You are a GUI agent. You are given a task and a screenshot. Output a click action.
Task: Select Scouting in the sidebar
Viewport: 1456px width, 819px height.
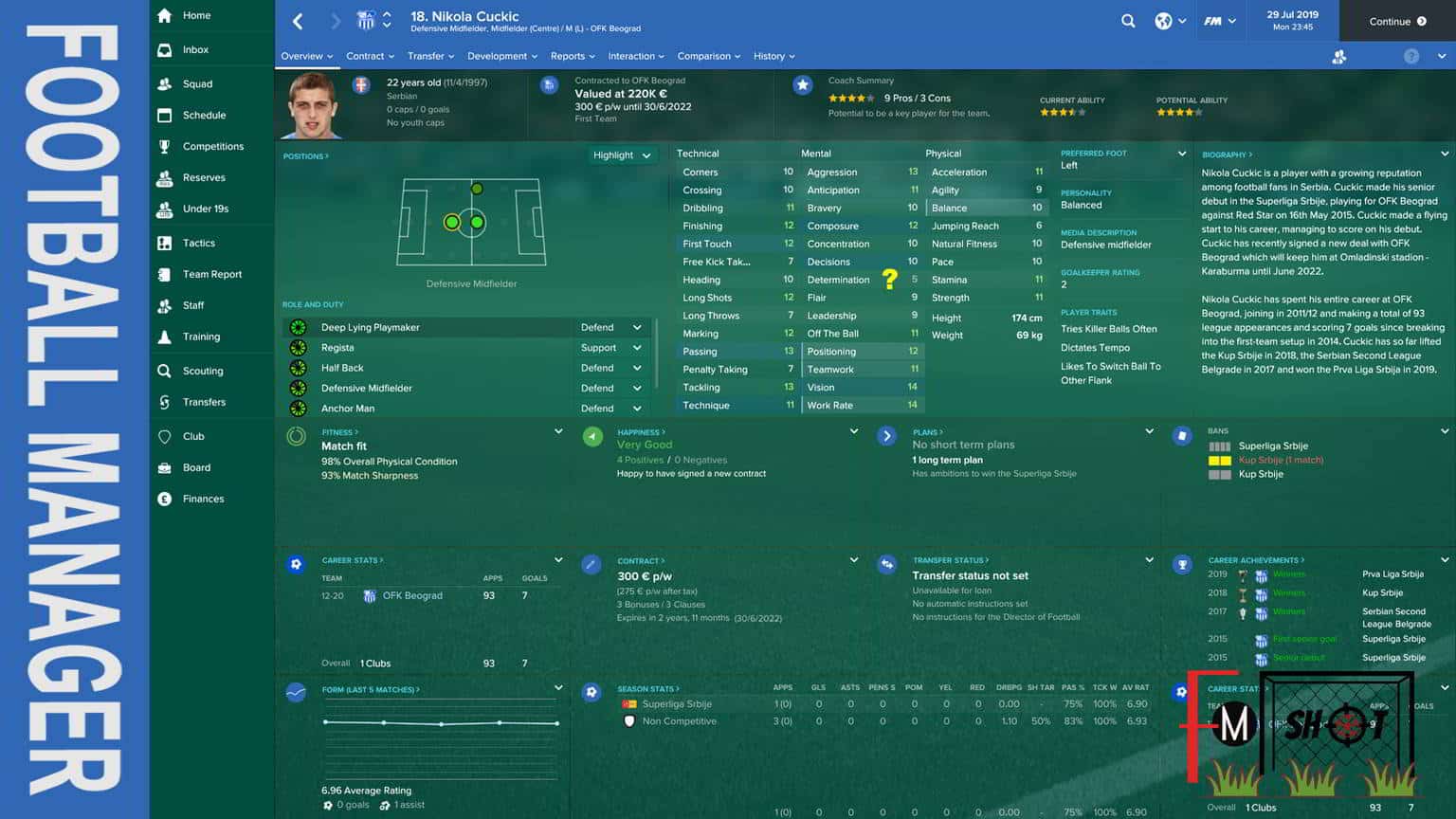click(x=203, y=371)
